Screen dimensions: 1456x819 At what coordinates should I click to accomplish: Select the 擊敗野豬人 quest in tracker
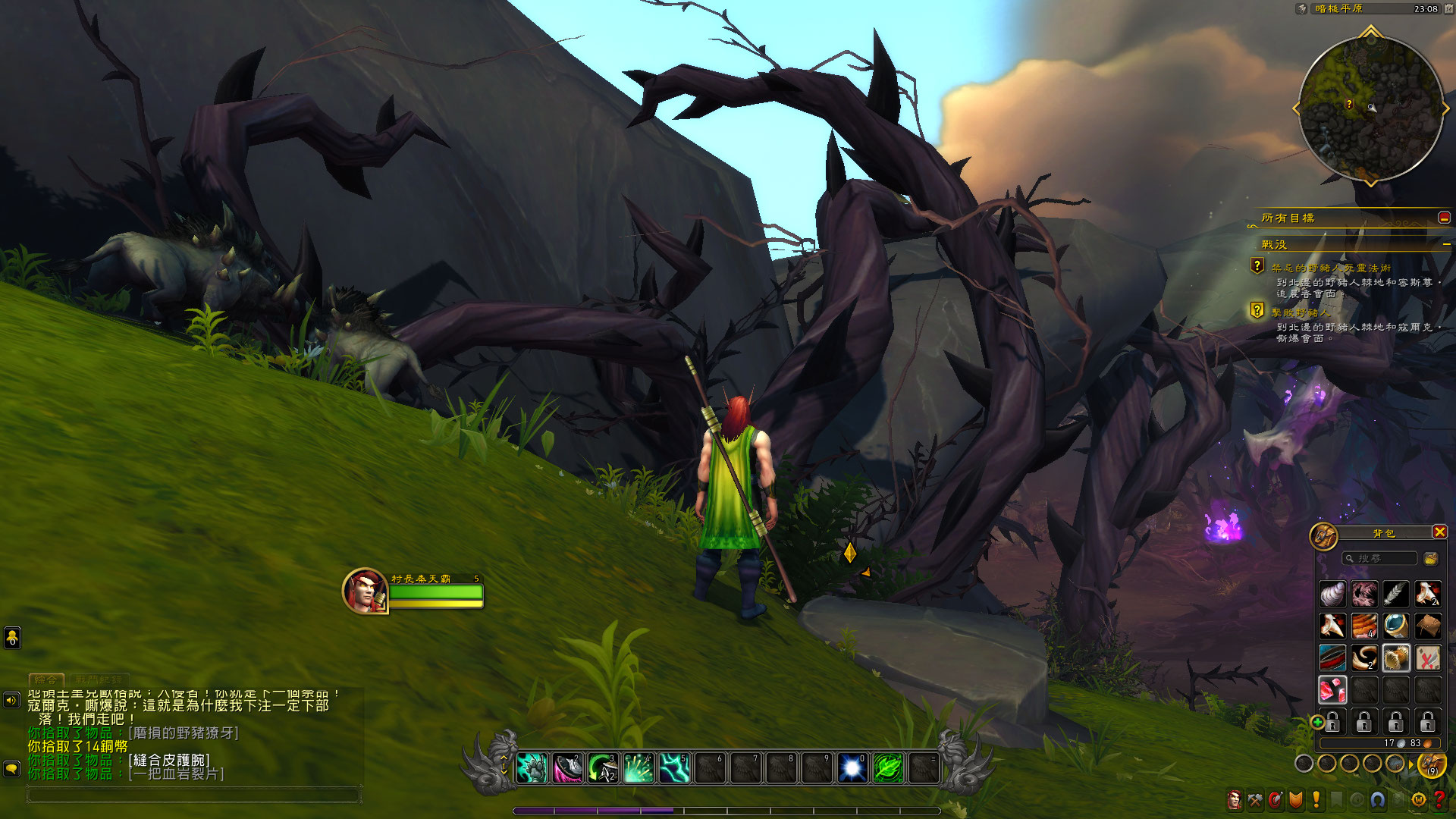(x=1301, y=312)
